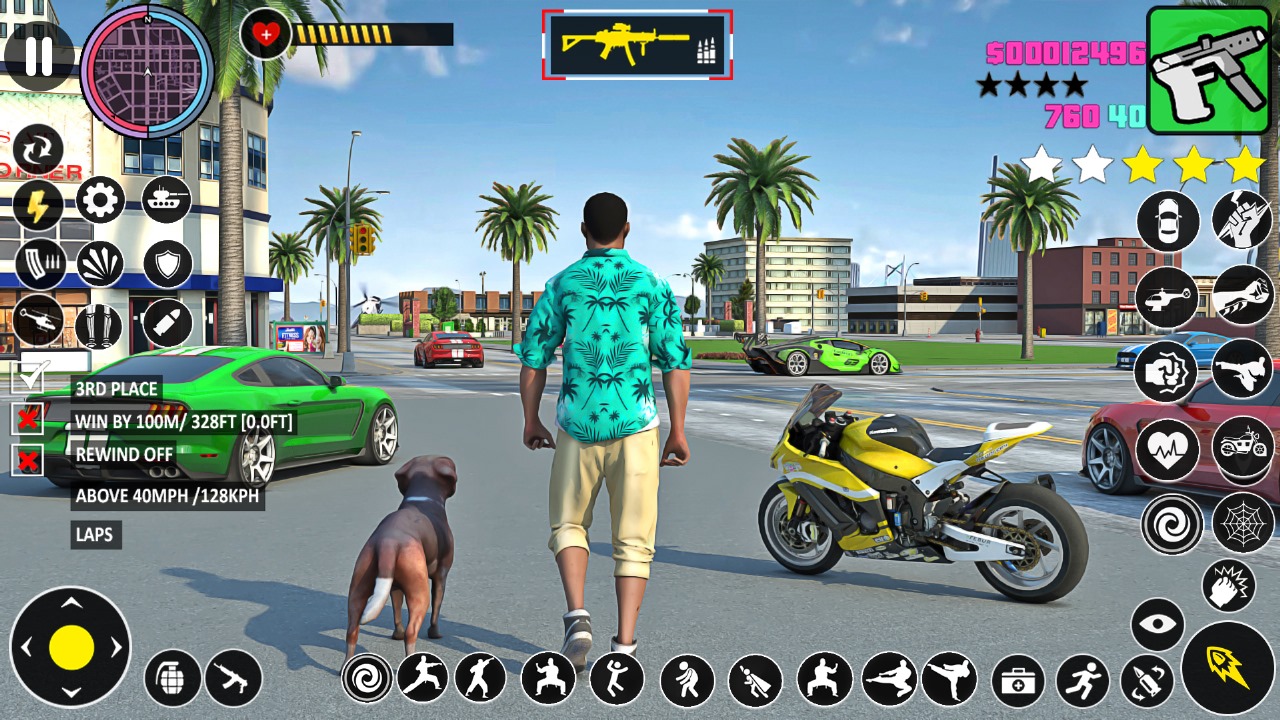This screenshot has height=720, width=1280.
Task: Spawn a car with the car icon
Action: click(1167, 221)
